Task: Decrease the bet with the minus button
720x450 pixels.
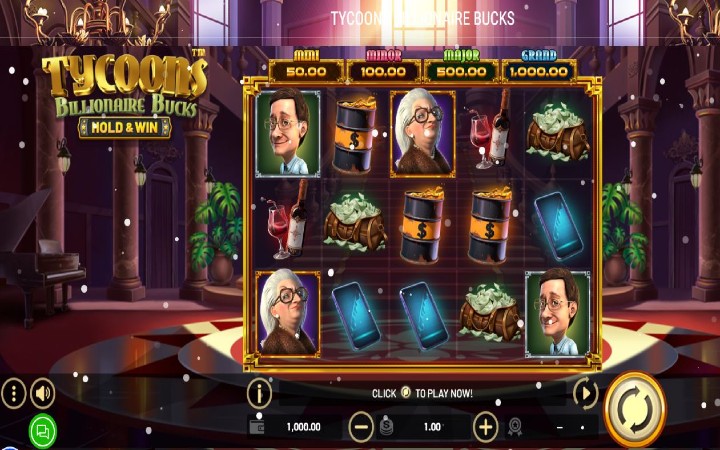Action: pos(361,427)
